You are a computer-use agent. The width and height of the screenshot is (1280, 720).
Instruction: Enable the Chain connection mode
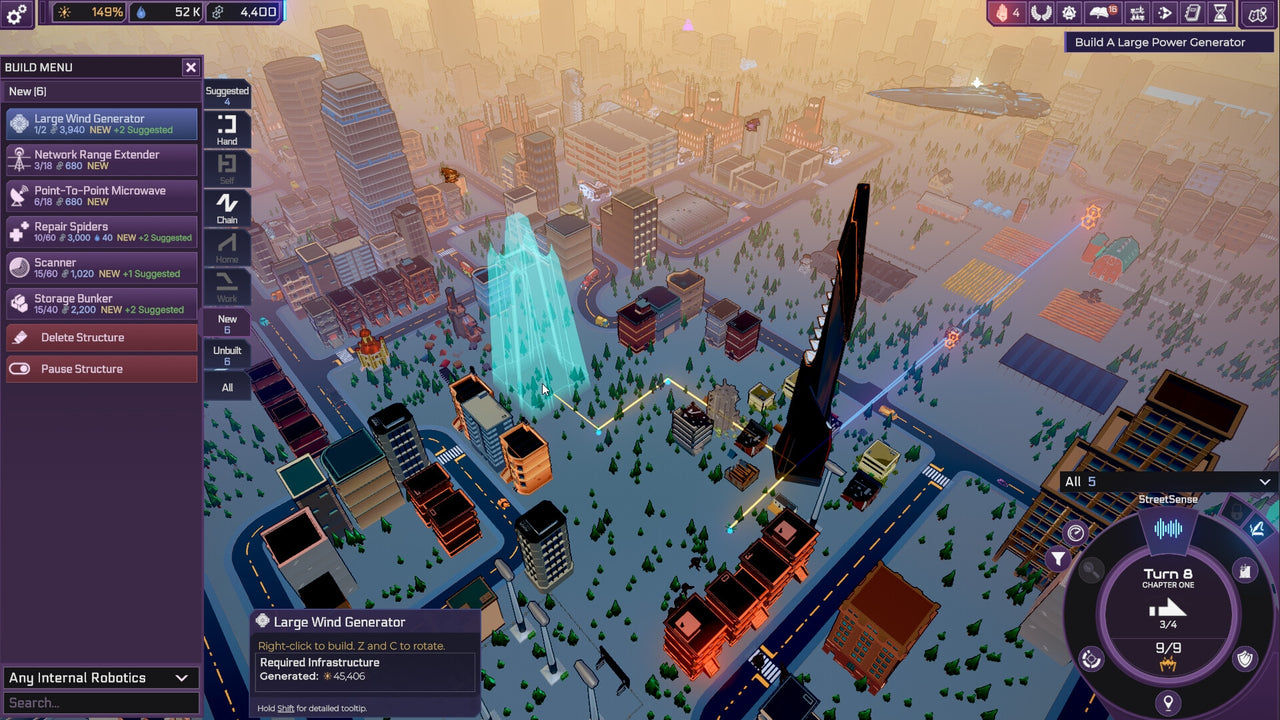tap(226, 206)
